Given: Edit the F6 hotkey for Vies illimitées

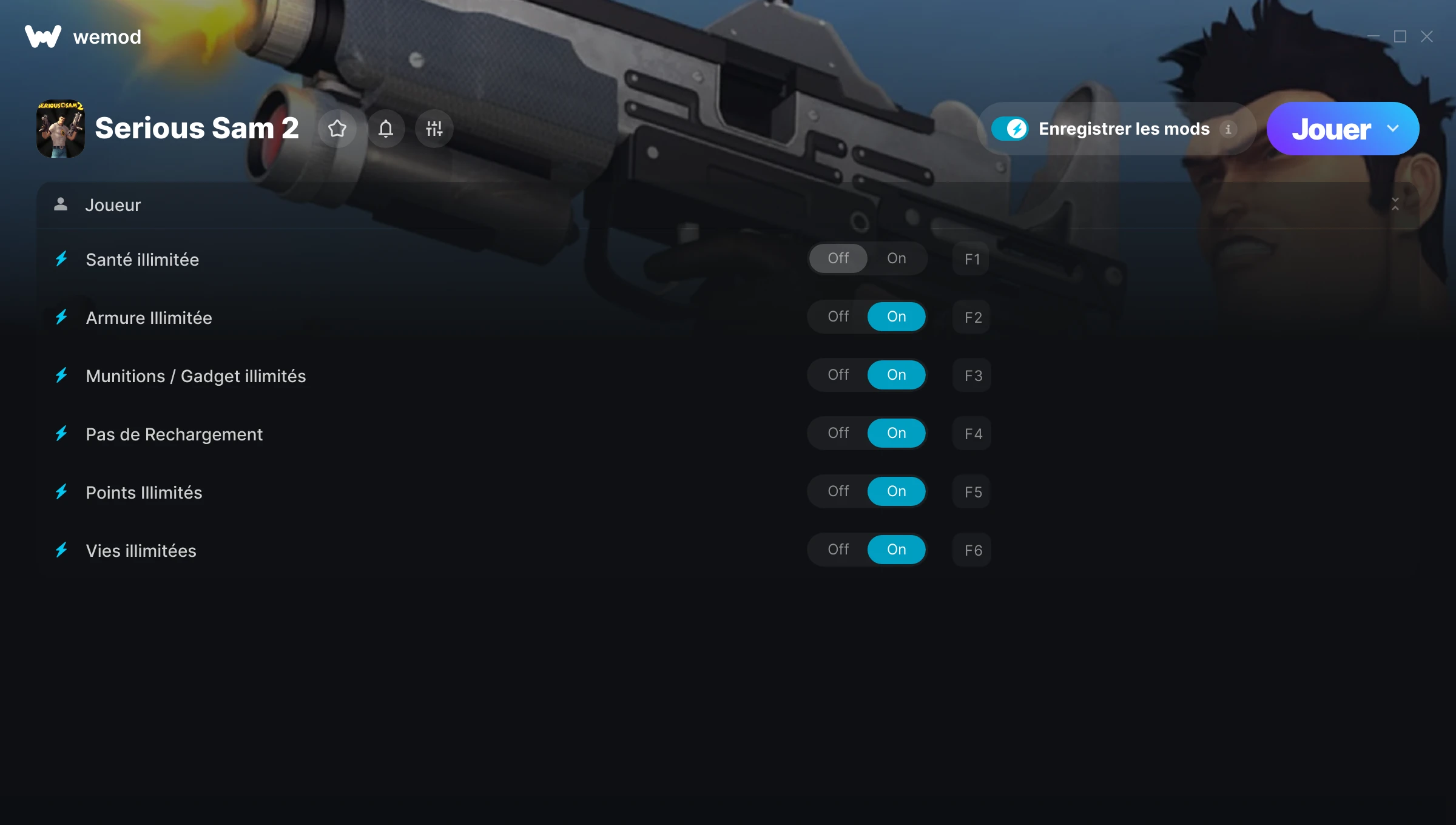Looking at the screenshot, I should point(972,551).
